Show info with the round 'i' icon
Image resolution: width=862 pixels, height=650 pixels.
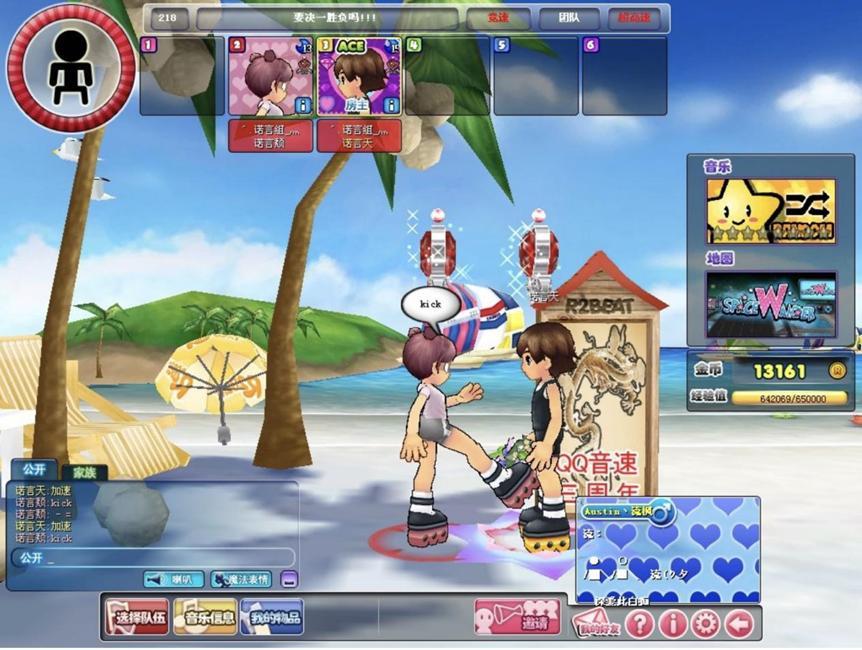672,624
